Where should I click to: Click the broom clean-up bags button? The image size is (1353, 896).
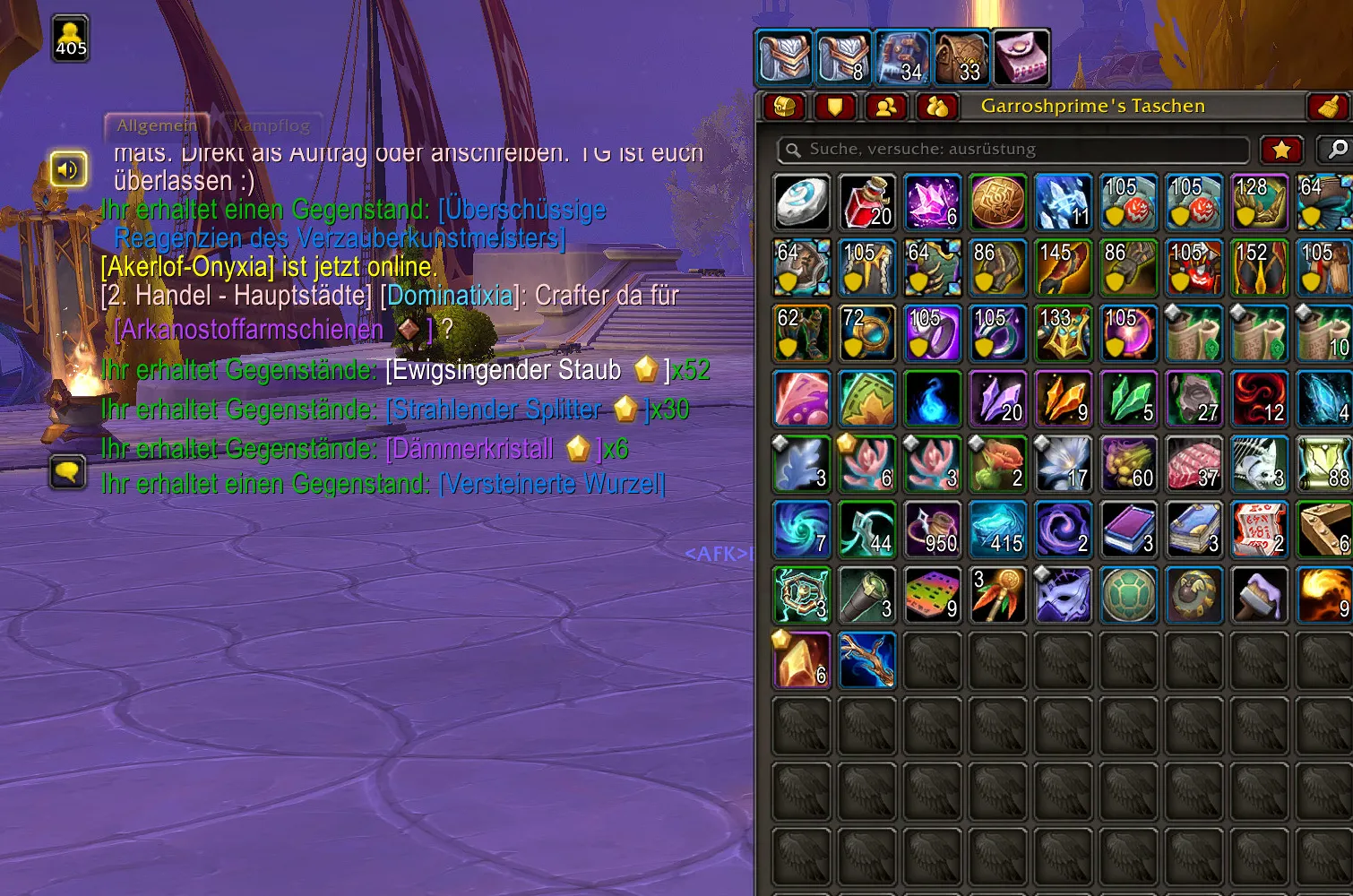click(x=1327, y=107)
